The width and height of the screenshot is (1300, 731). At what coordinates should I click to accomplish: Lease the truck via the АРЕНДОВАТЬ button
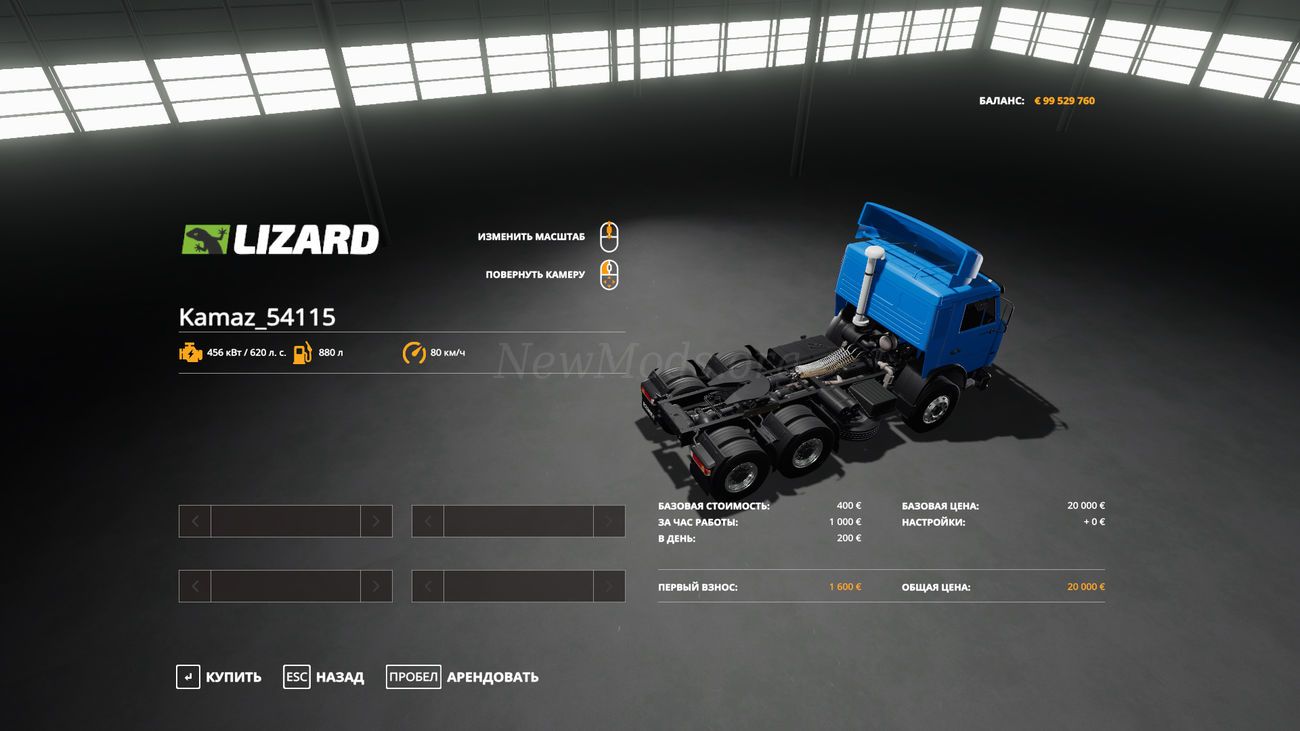coord(462,677)
